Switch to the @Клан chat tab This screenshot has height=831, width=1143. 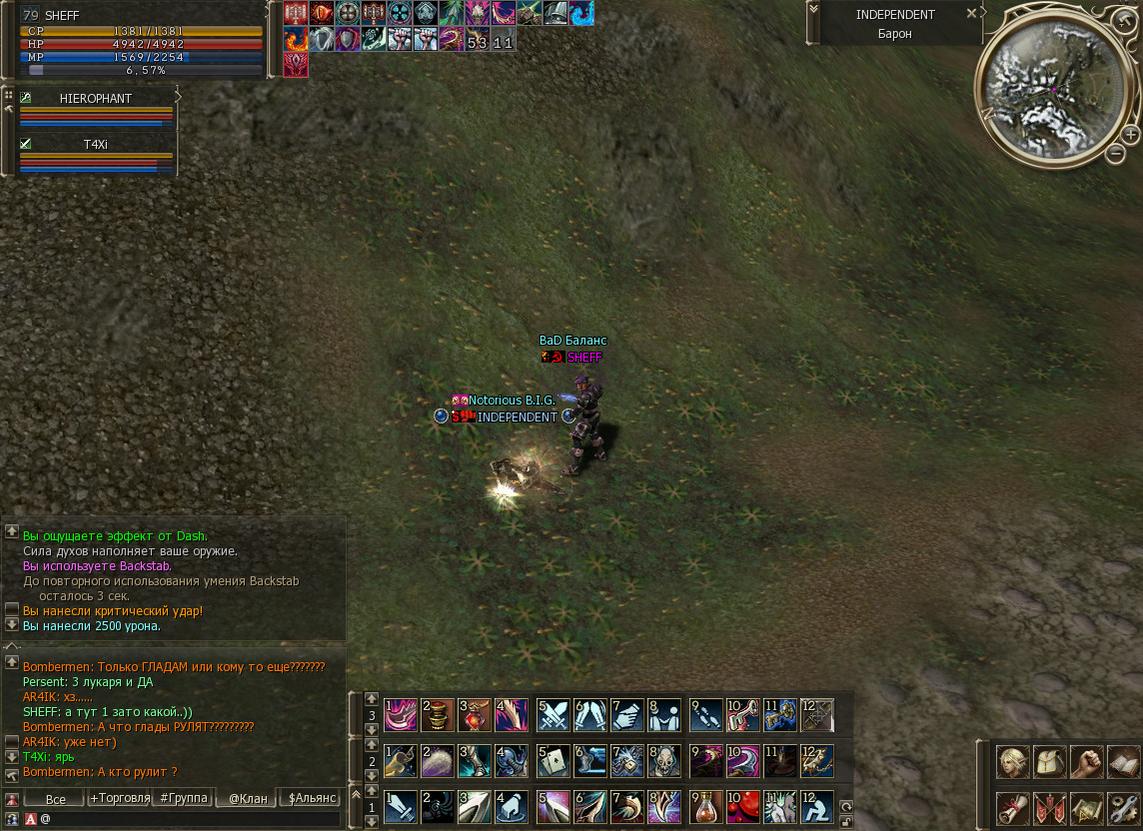click(x=248, y=798)
